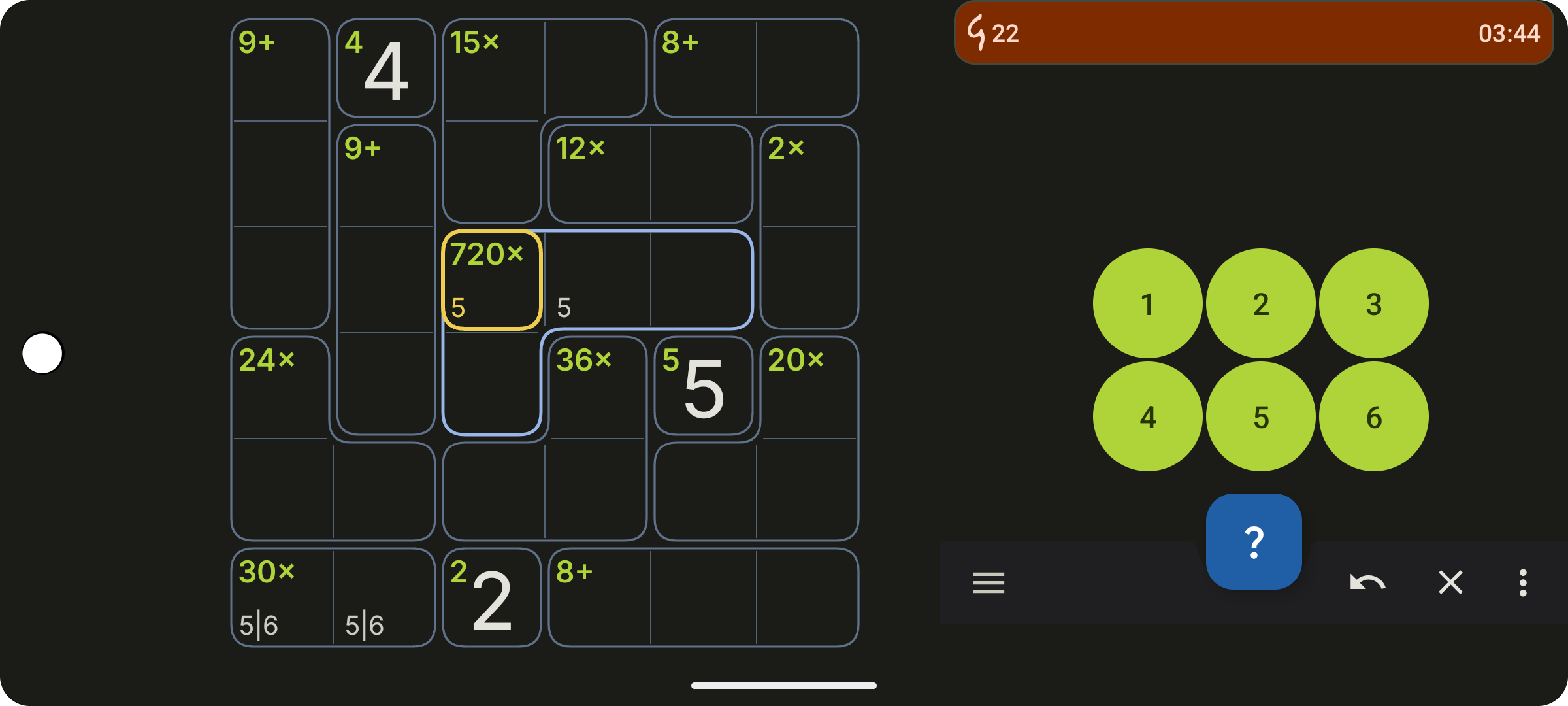
Task: Tap the number 3 keypad circle
Action: tap(1373, 303)
